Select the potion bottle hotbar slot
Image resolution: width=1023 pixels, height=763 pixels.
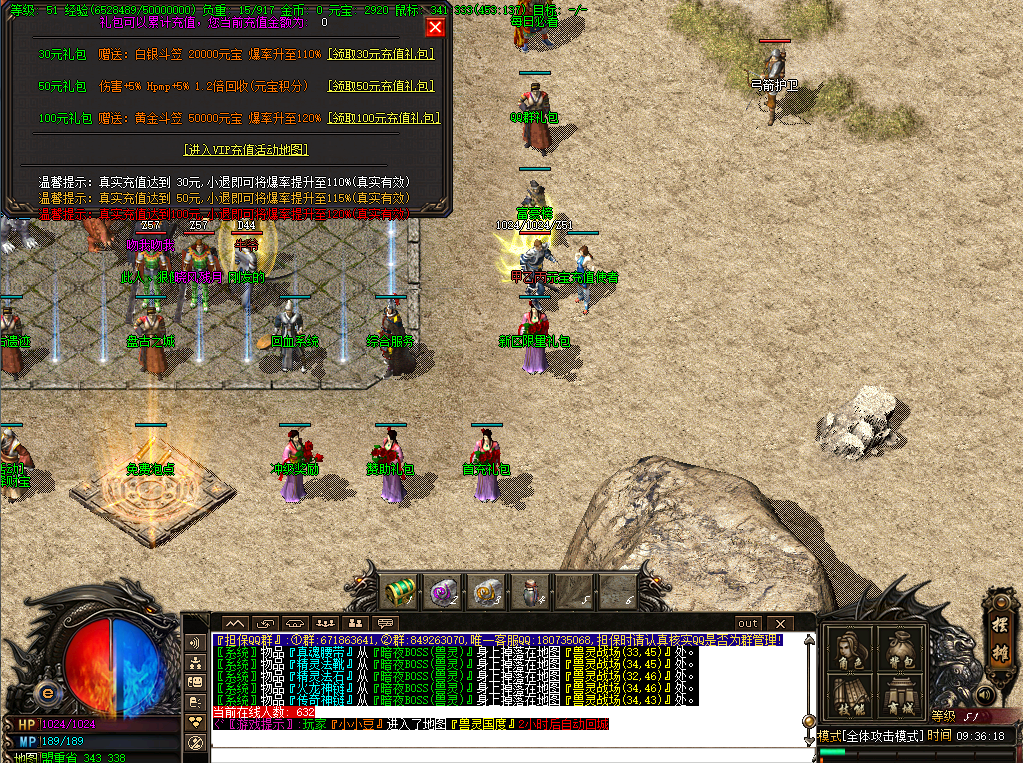[x=529, y=592]
